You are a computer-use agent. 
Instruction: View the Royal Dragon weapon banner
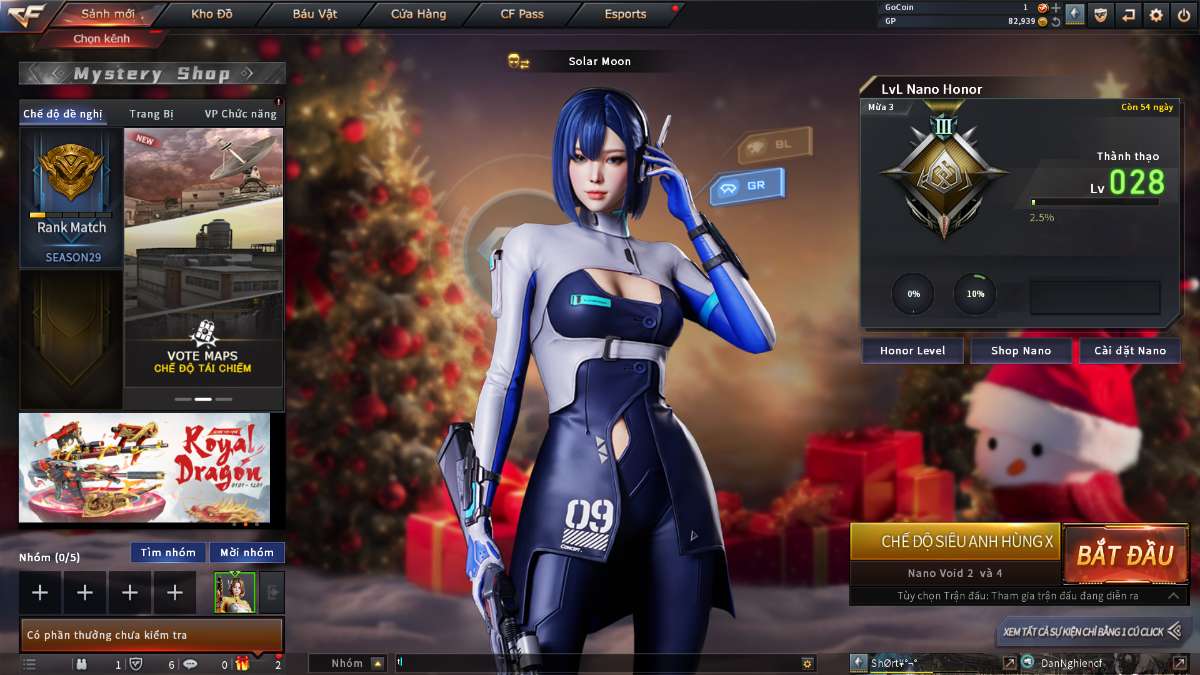coord(144,468)
